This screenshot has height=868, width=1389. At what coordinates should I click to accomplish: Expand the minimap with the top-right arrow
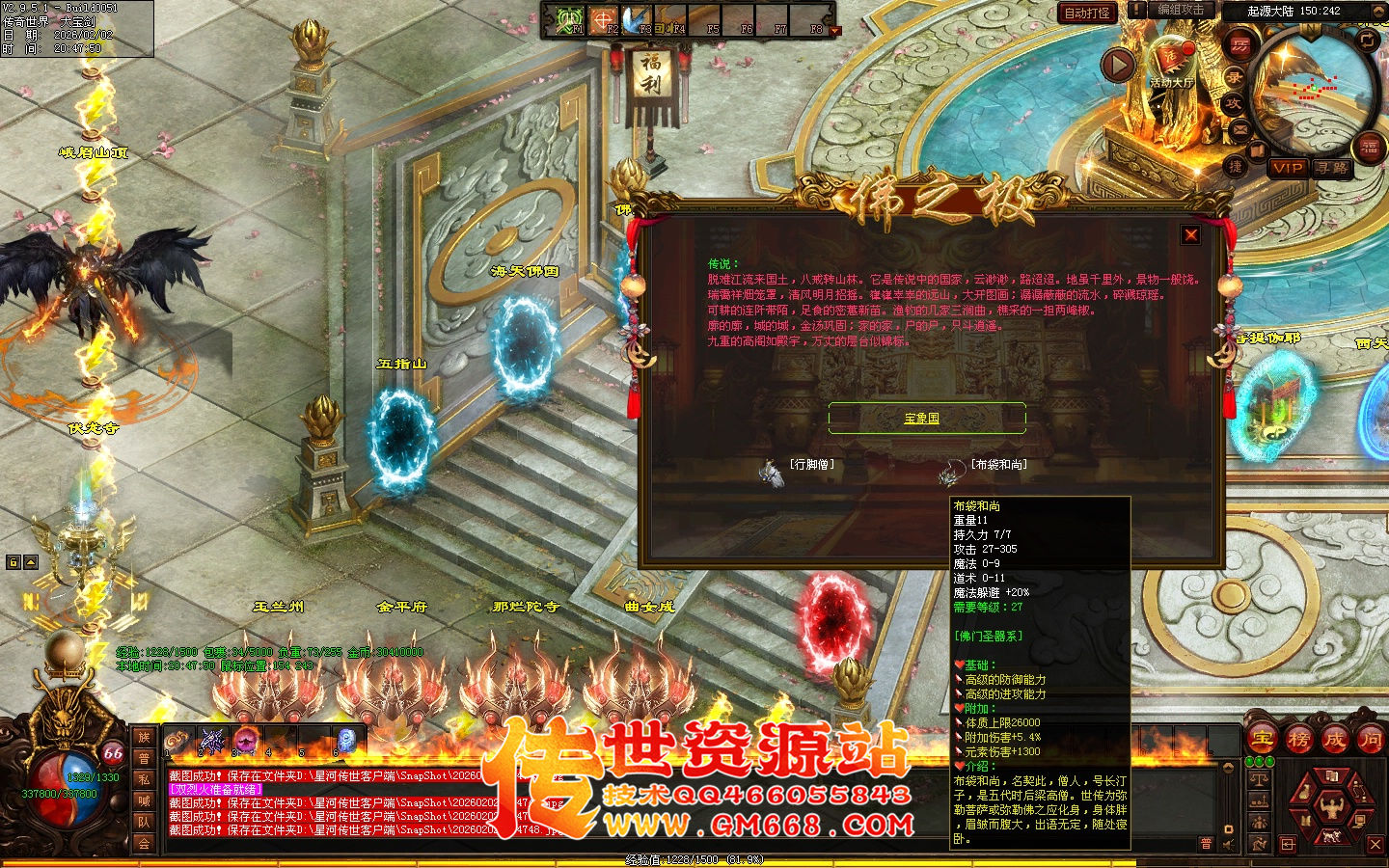coord(1378,11)
